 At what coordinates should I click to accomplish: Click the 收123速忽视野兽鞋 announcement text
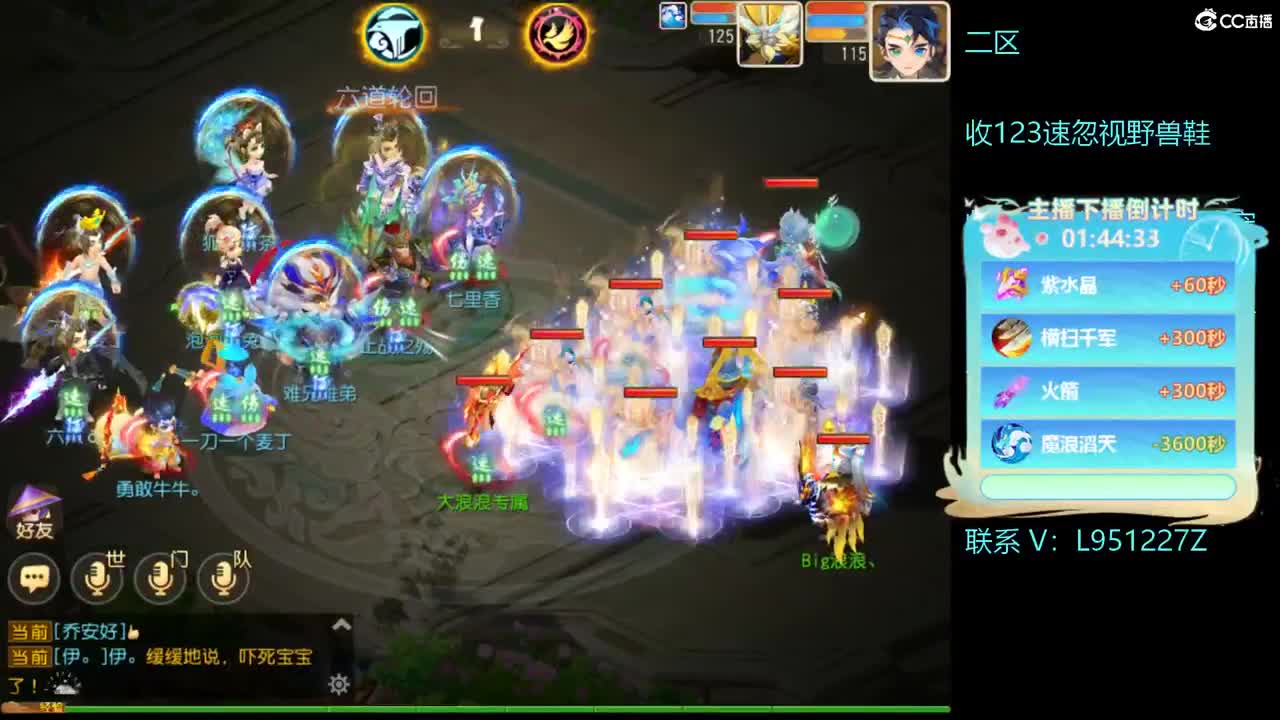[1090, 130]
